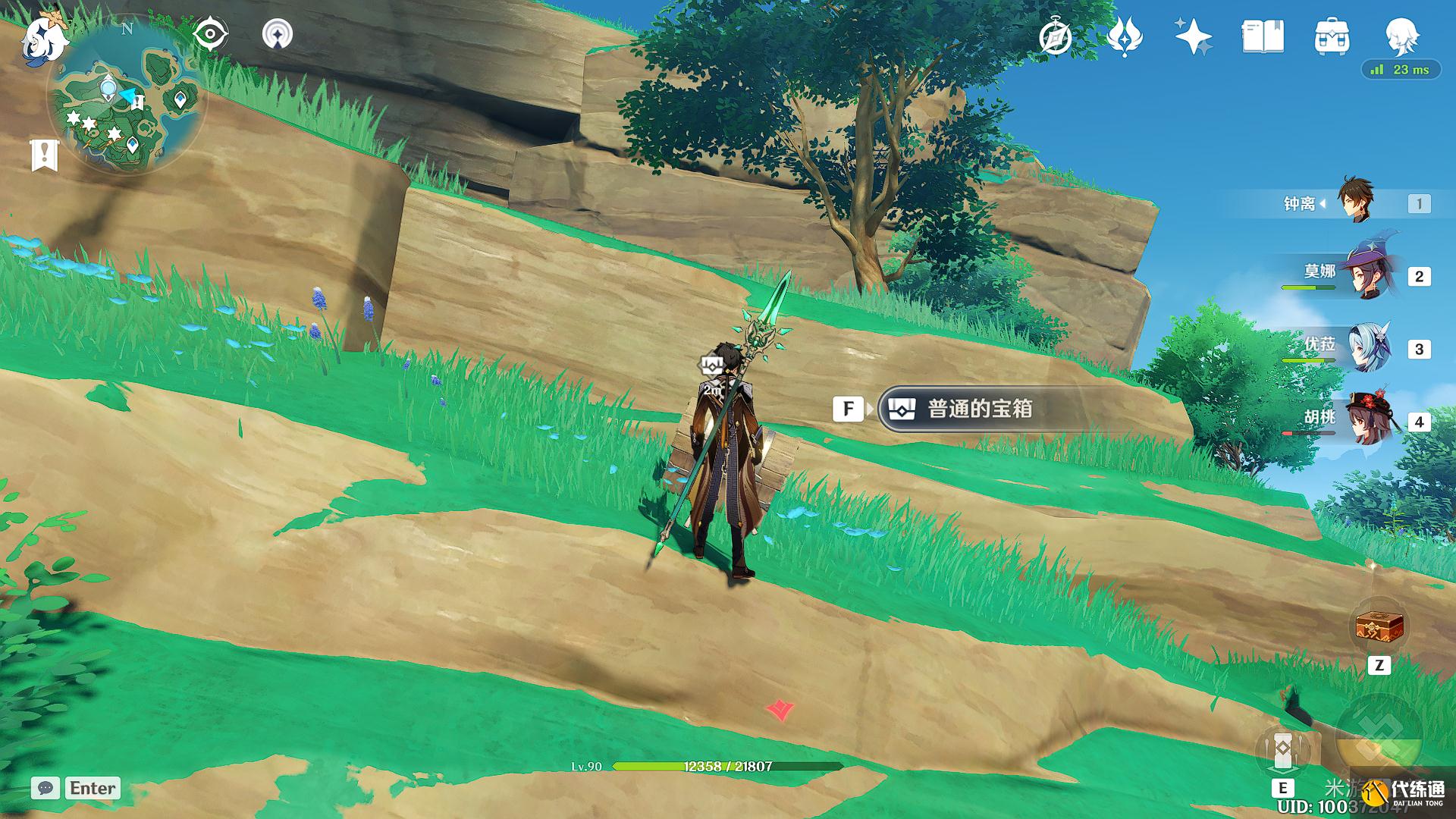Open the battle pass icon
The width and height of the screenshot is (1456, 819).
tap(1124, 37)
